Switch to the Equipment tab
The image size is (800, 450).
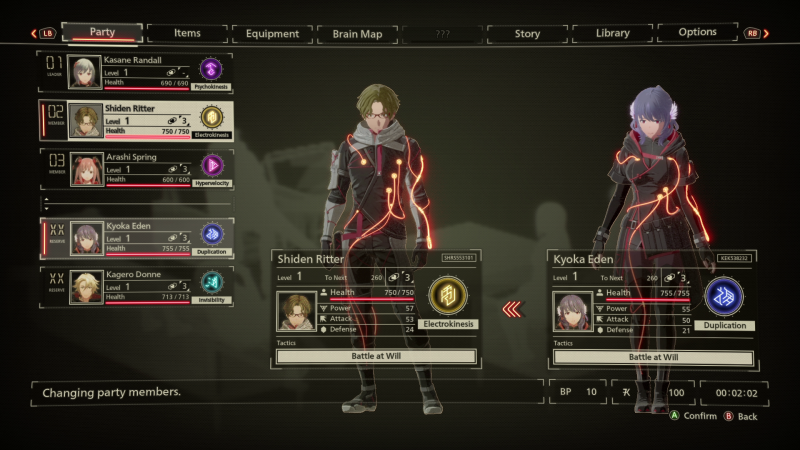(272, 33)
